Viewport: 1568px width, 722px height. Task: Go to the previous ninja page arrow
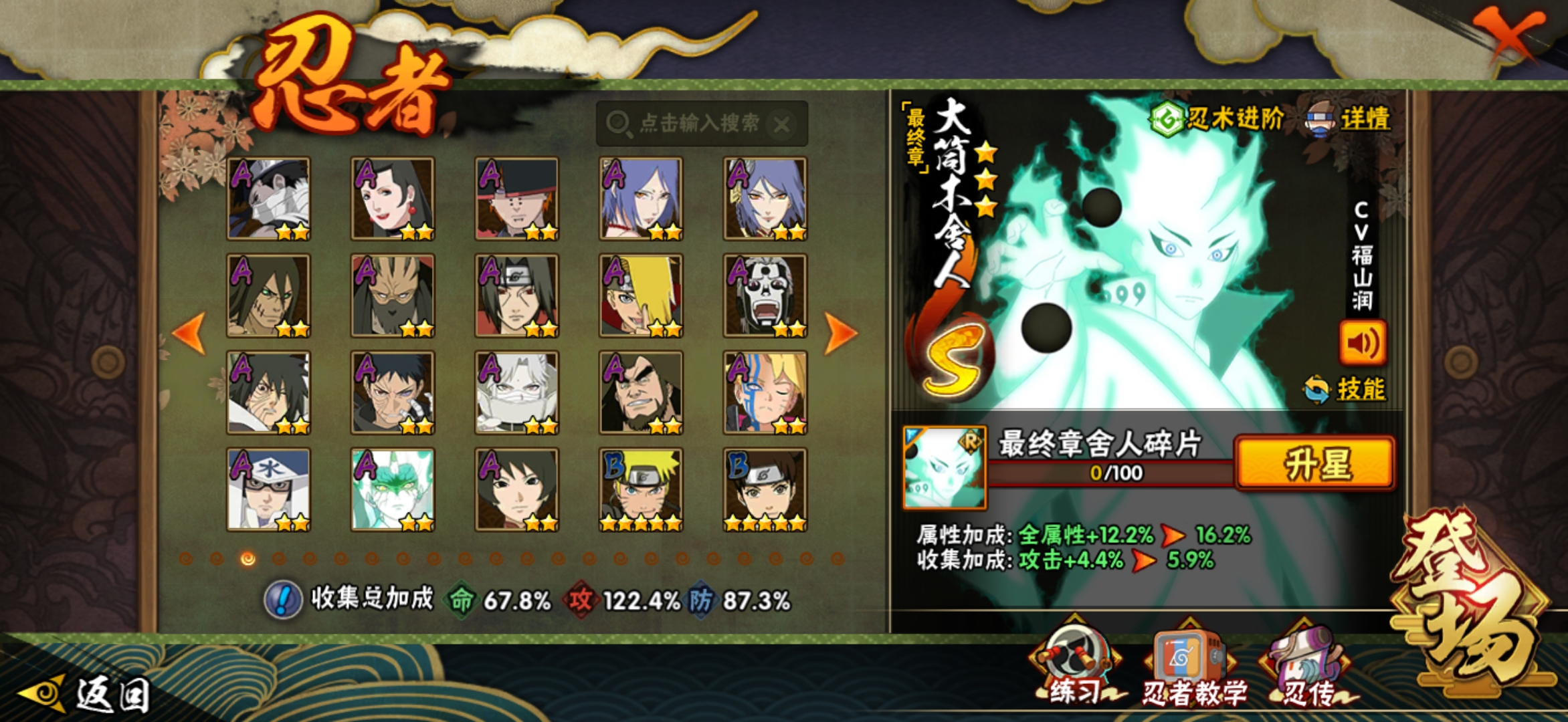[x=189, y=332]
